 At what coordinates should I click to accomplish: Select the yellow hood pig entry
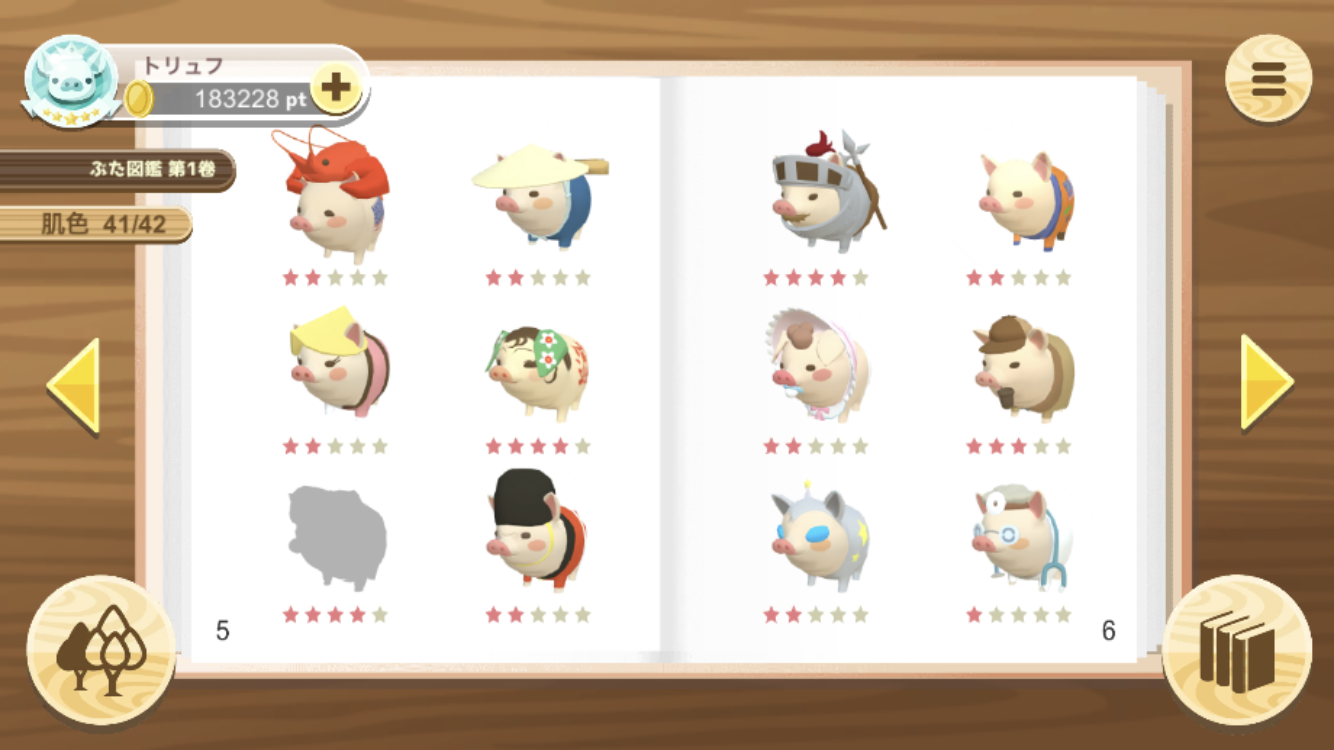pyautogui.click(x=335, y=362)
